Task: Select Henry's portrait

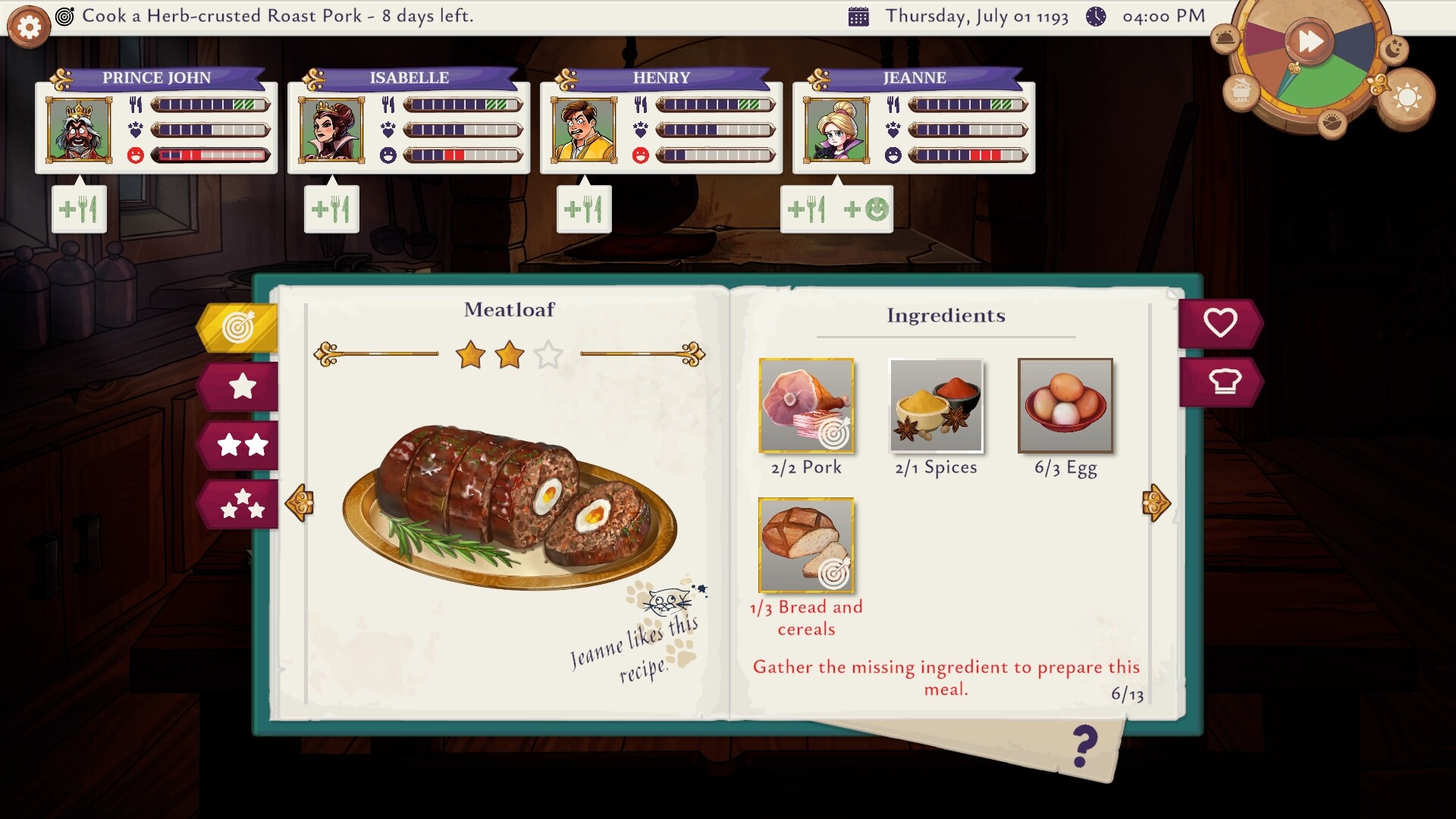Action: tap(584, 130)
